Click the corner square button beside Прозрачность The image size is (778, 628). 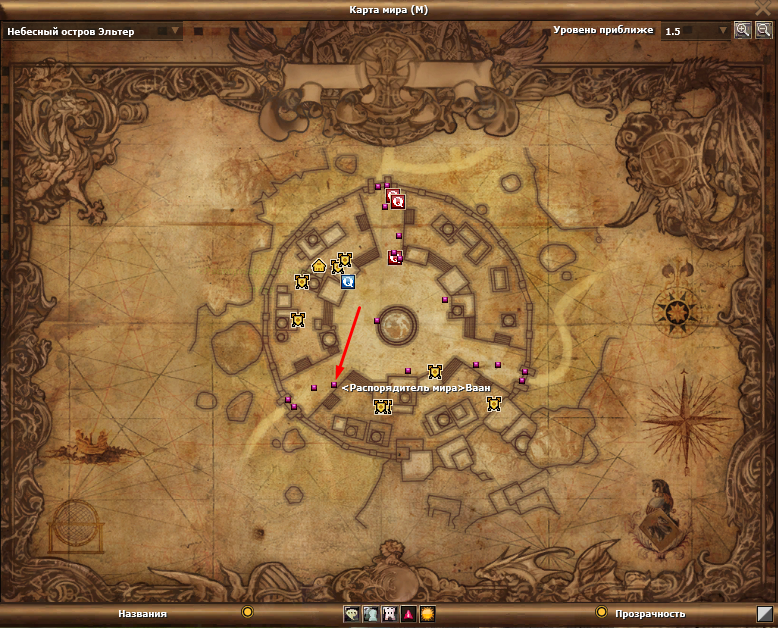[x=764, y=613]
